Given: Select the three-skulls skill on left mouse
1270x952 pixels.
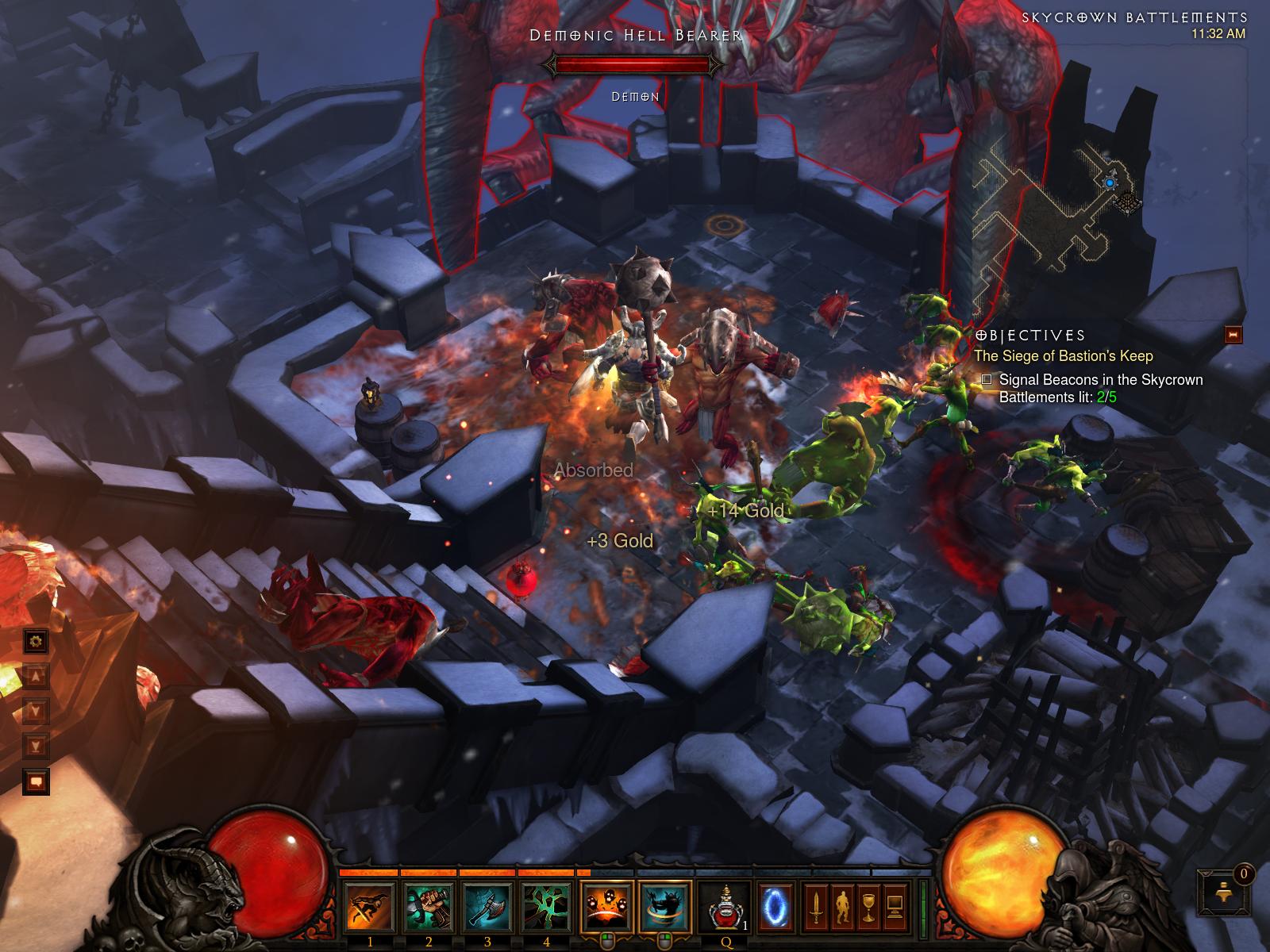Looking at the screenshot, I should pos(607,907).
